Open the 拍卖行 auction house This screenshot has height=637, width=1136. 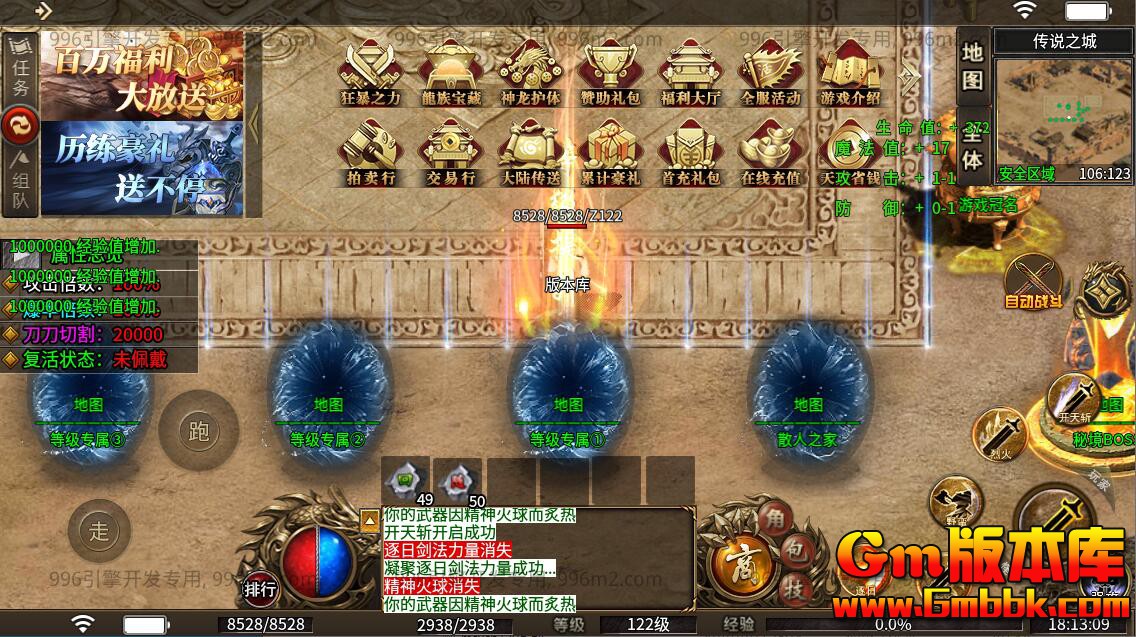tap(370, 151)
